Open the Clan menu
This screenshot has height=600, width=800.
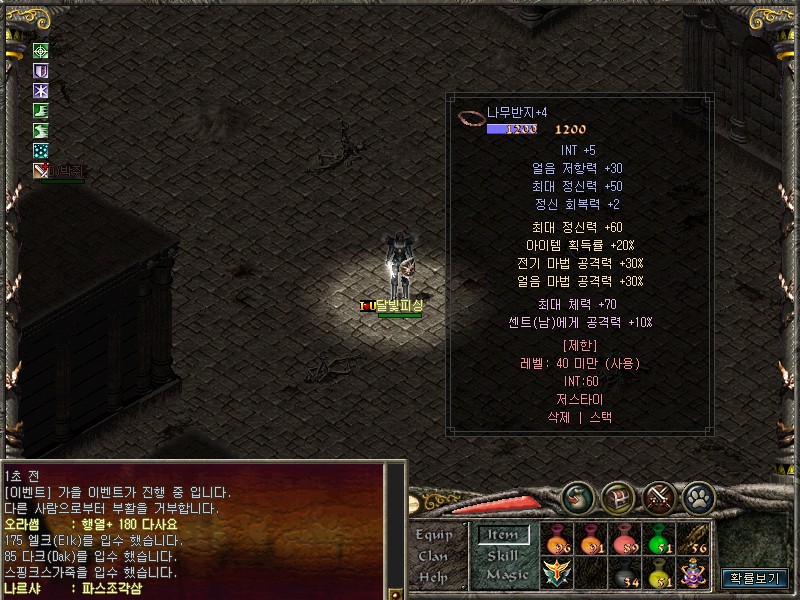[433, 556]
